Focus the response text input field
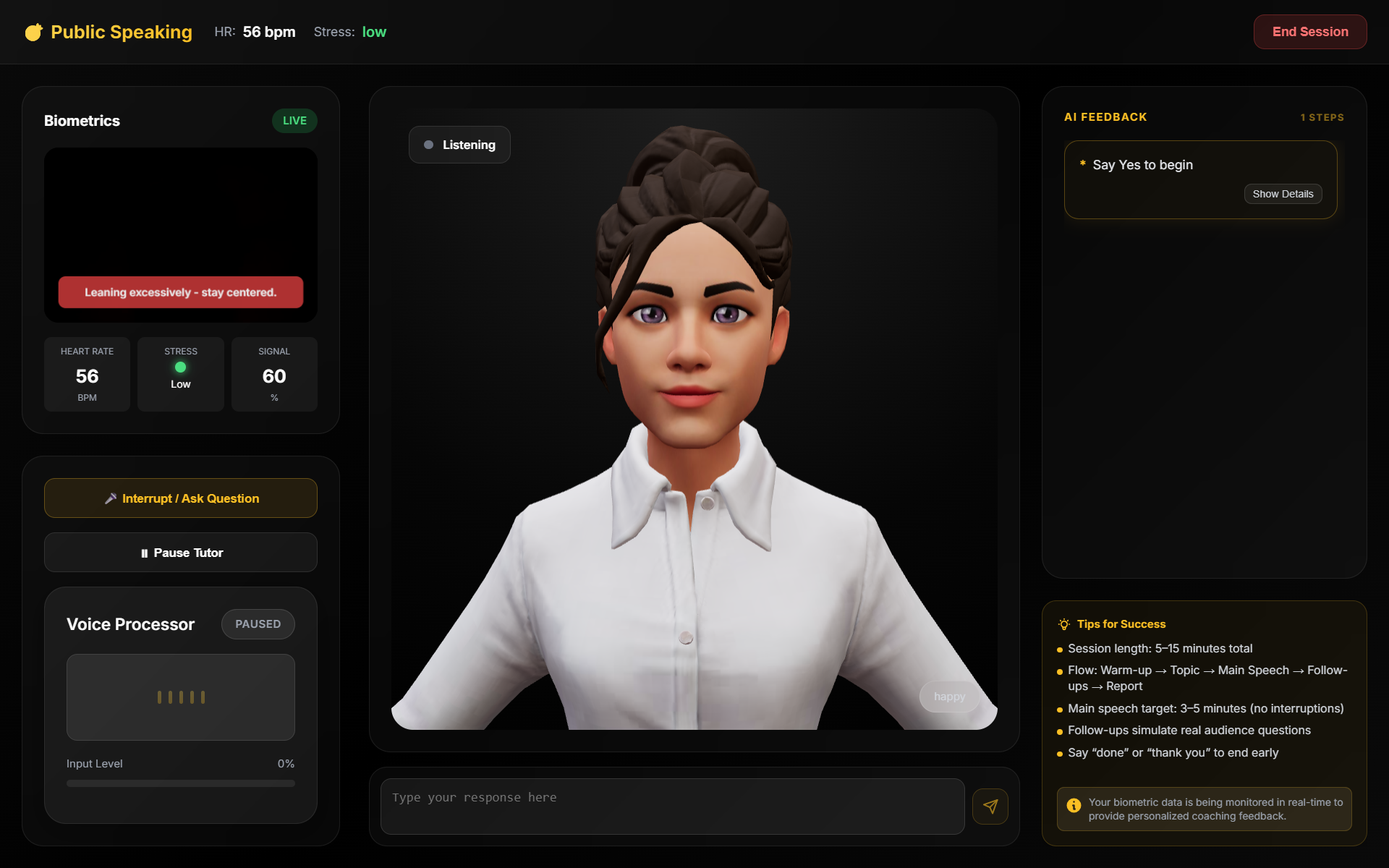1389x868 pixels. coord(672,806)
